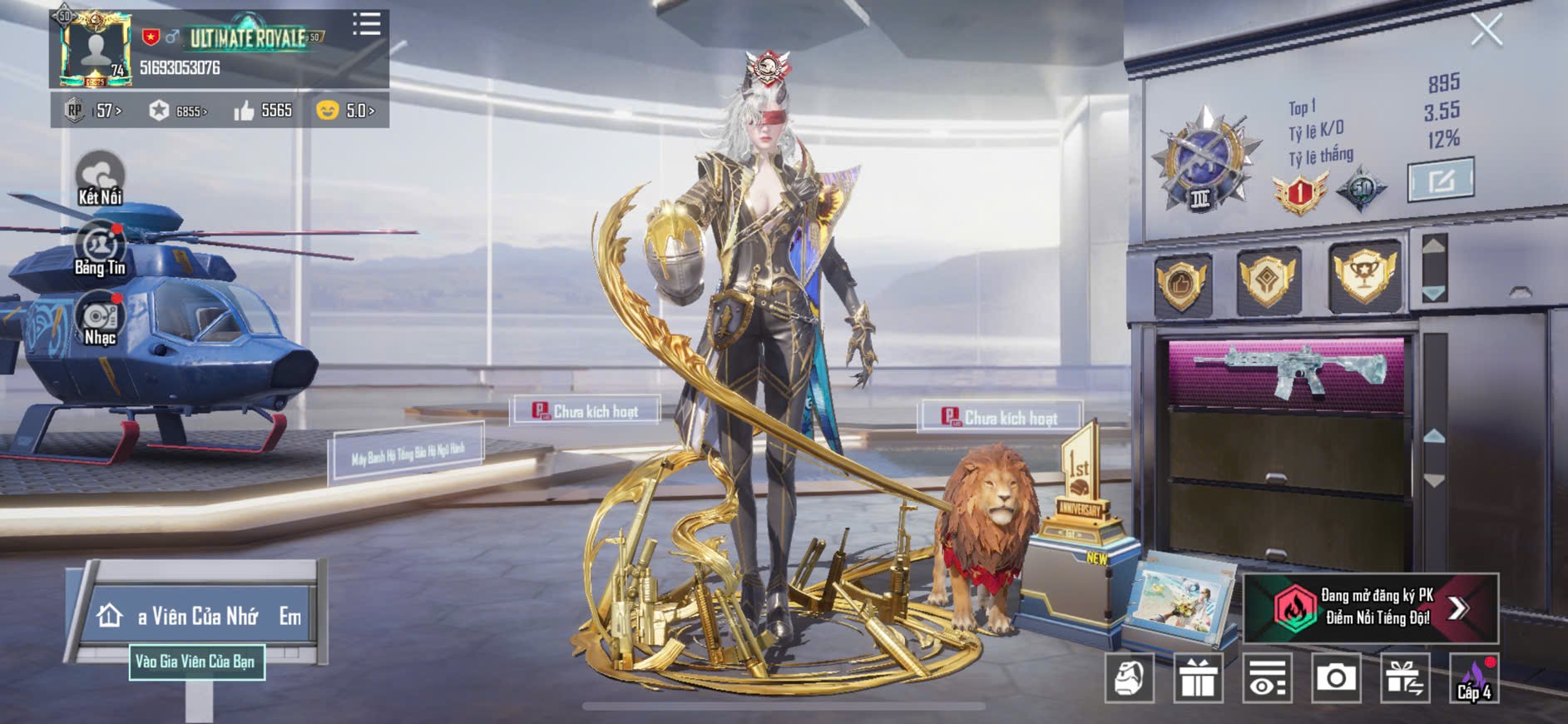Viewport: 1568px width, 724px height.
Task: View the 5.0 smiley rating details
Action: click(345, 111)
